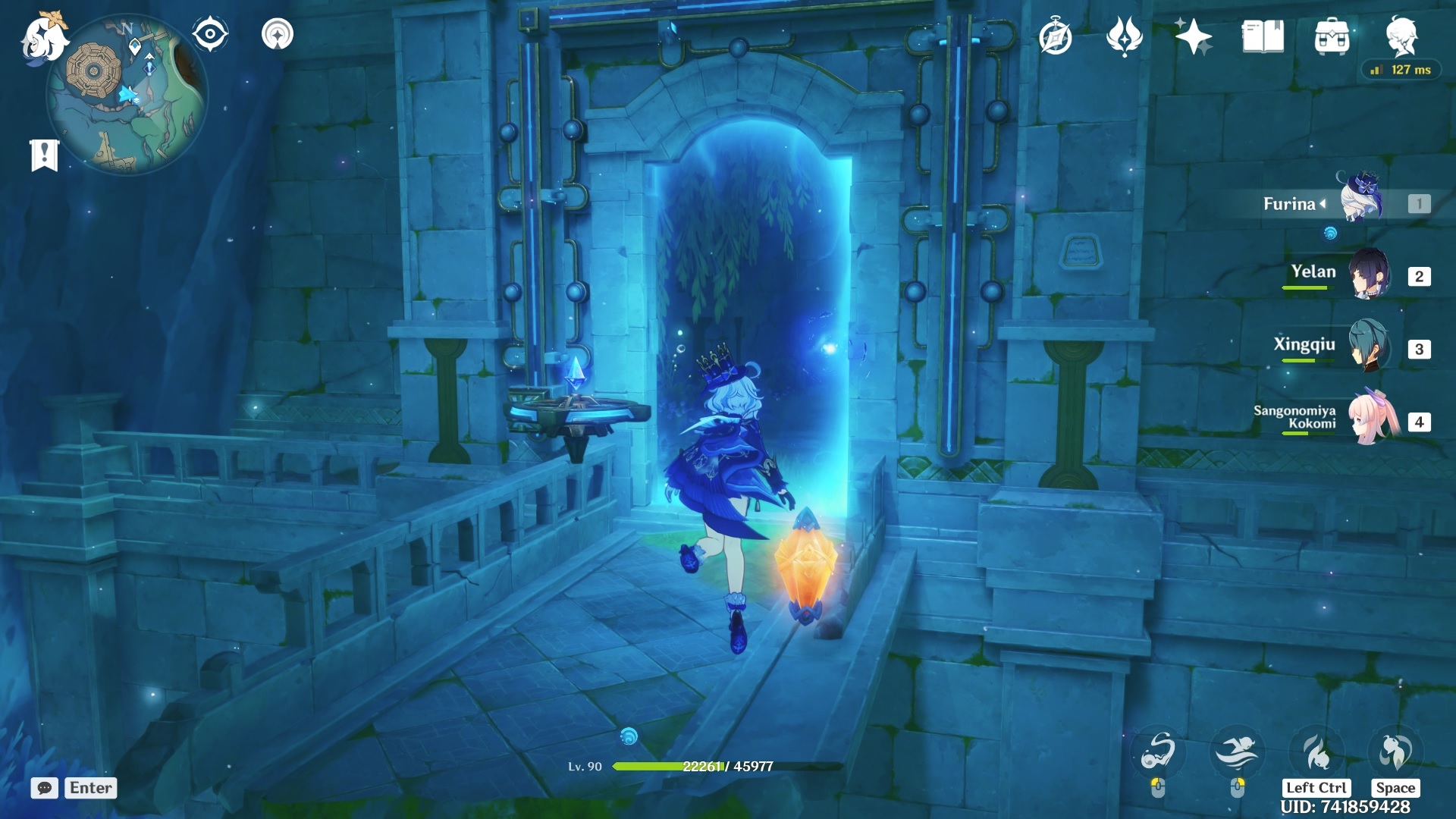Activate the swirl-shaped underwater skill icon

tap(1158, 752)
